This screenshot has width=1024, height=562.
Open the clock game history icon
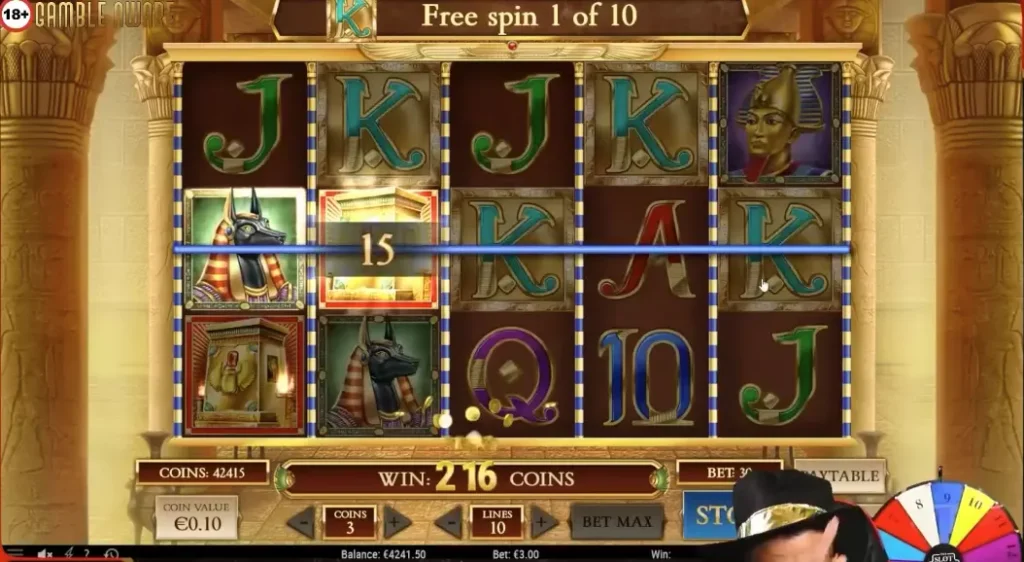(110, 554)
